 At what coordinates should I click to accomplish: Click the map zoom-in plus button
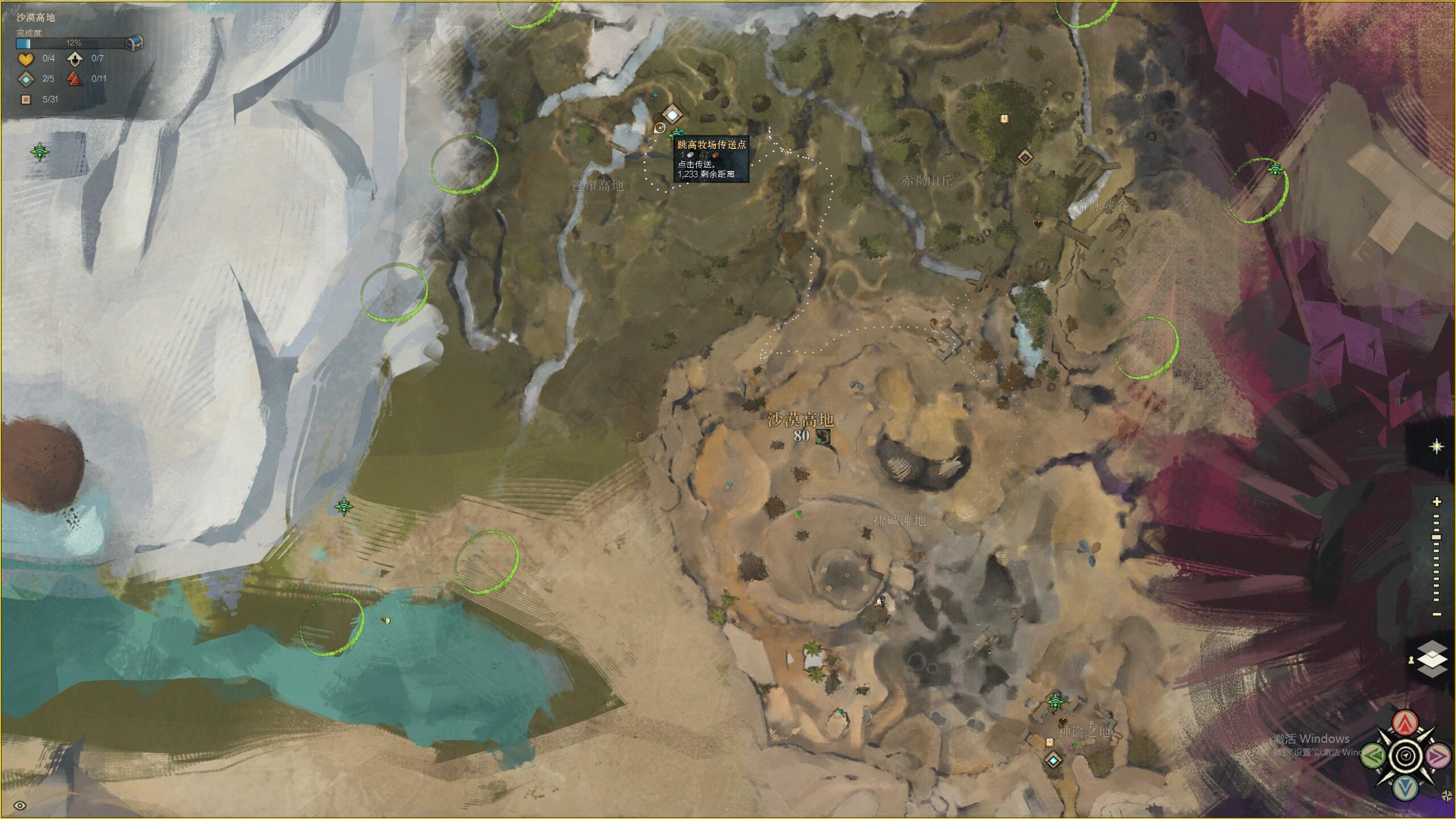tap(1437, 502)
